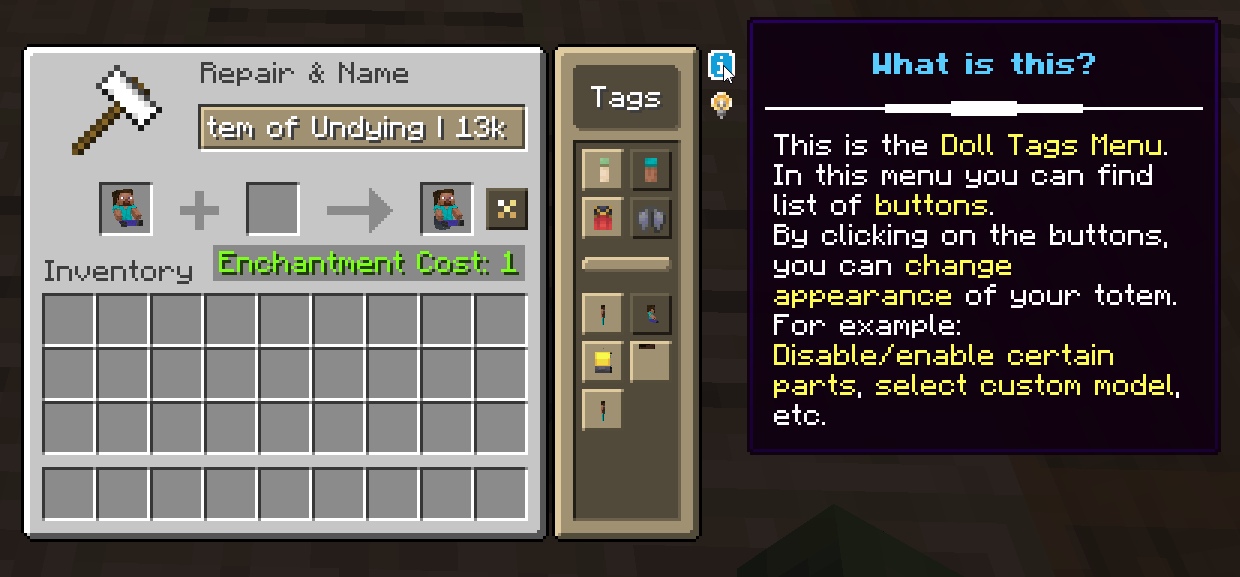Click the empty second anvil input slot

(x=272, y=209)
